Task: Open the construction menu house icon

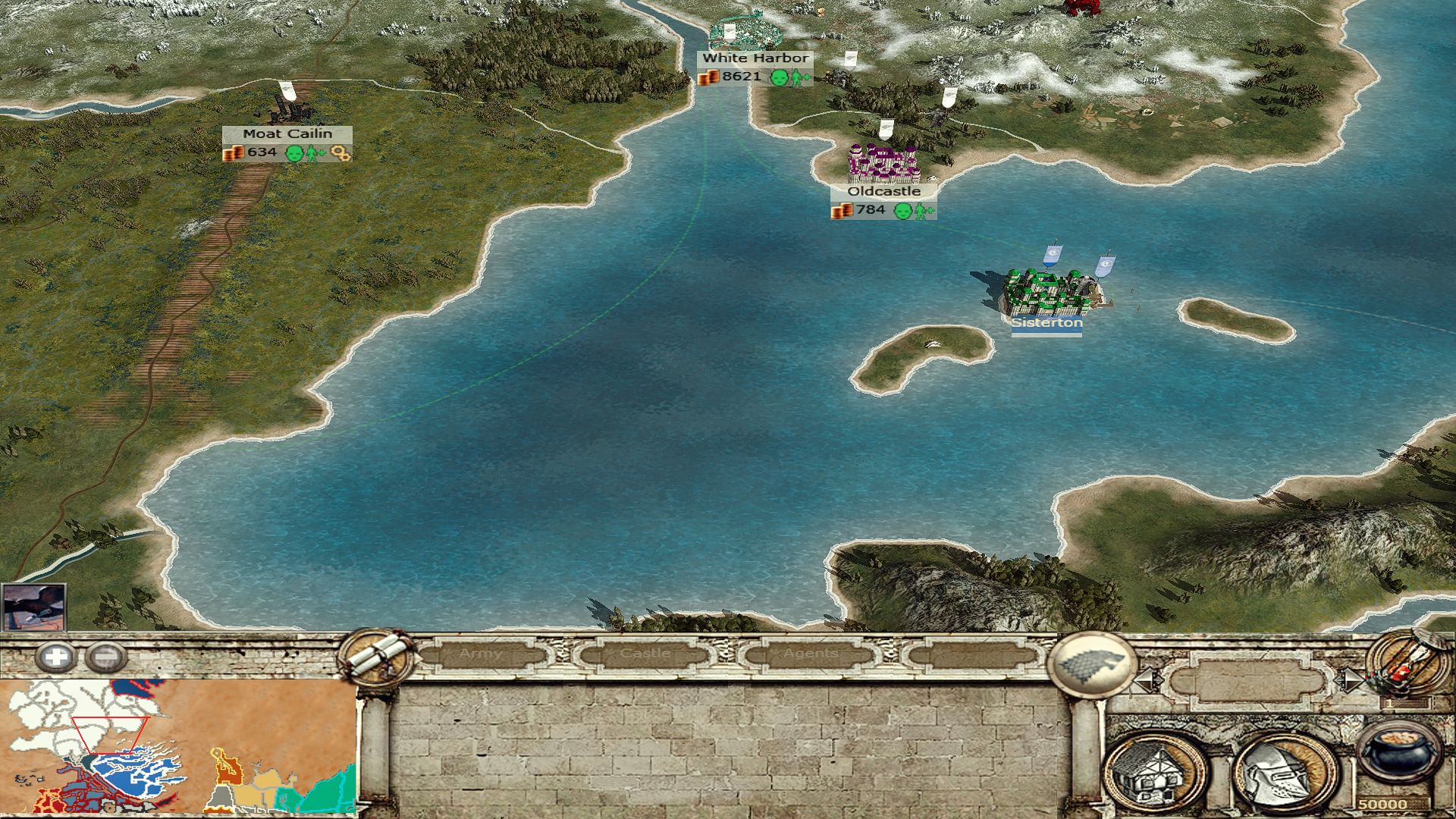Action: 1155,773
